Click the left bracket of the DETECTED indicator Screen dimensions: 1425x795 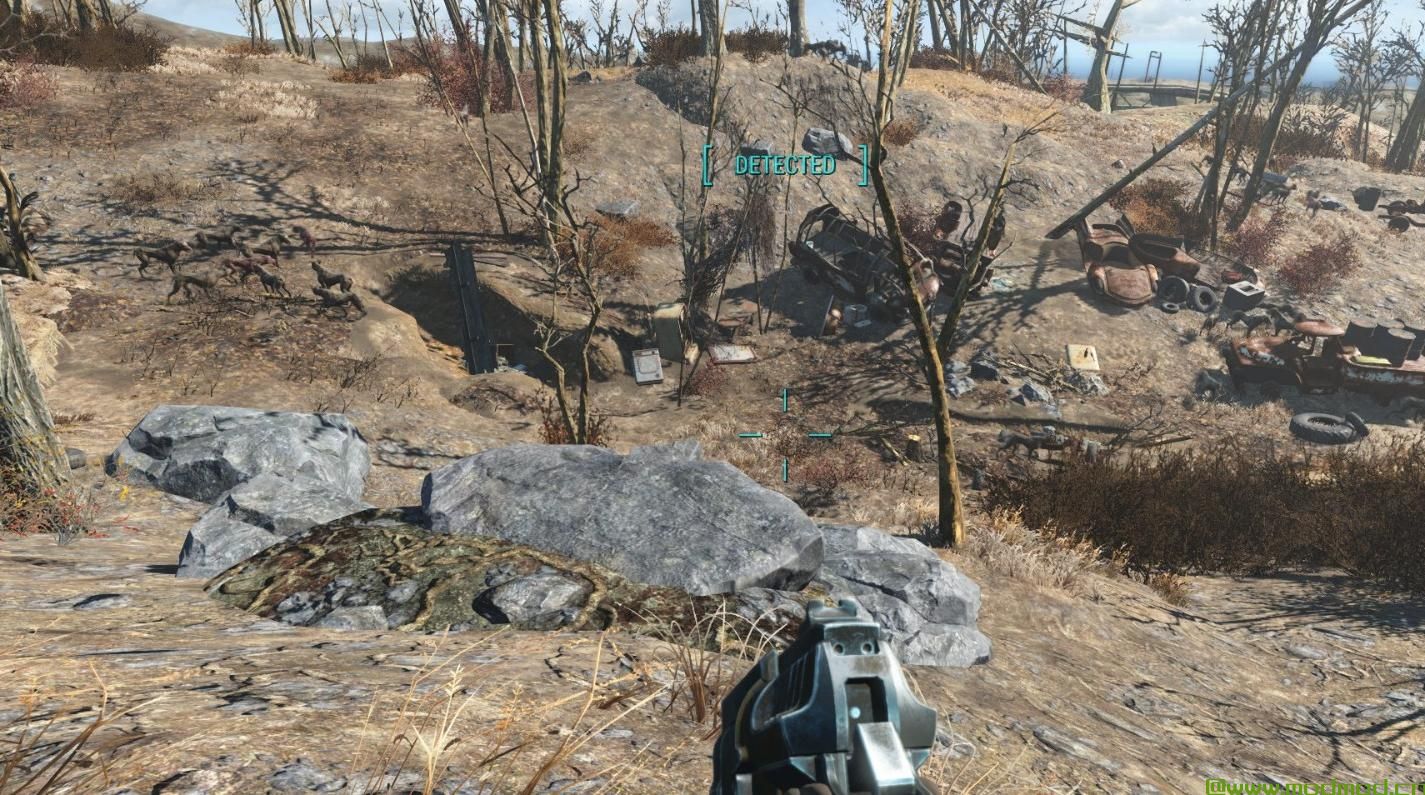(707, 165)
